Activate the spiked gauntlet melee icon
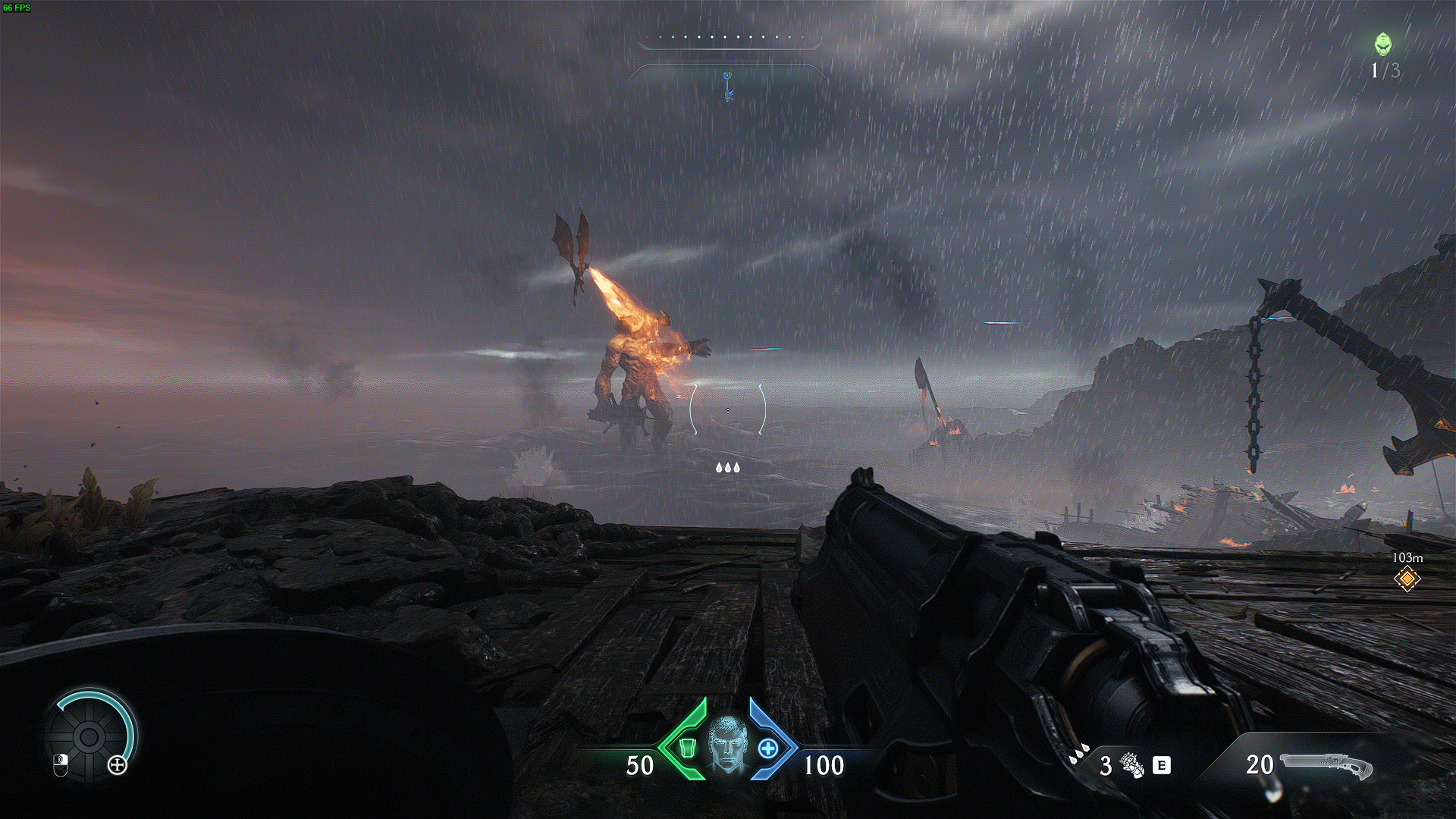Screen dimensions: 1456x819 click(x=1134, y=765)
